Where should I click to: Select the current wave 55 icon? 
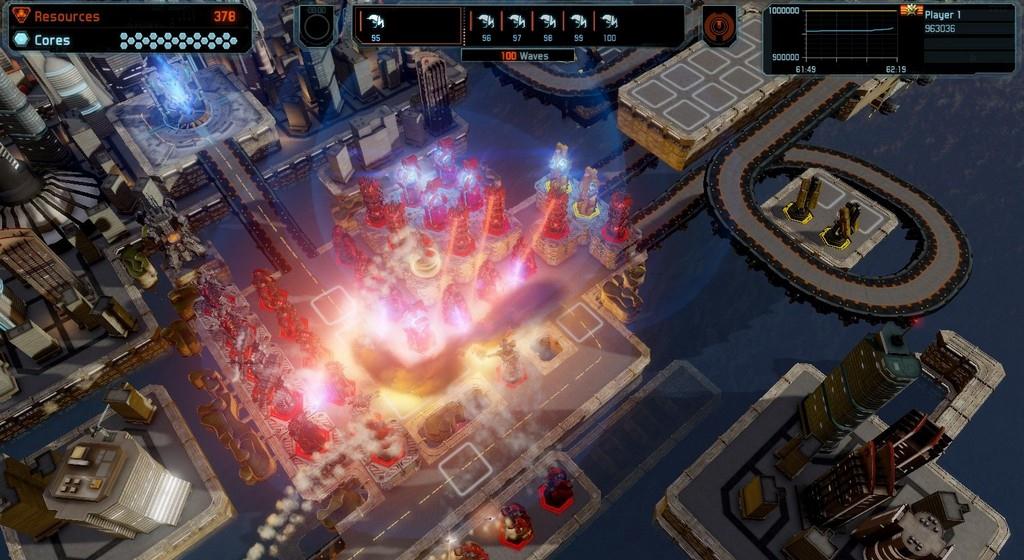click(374, 23)
